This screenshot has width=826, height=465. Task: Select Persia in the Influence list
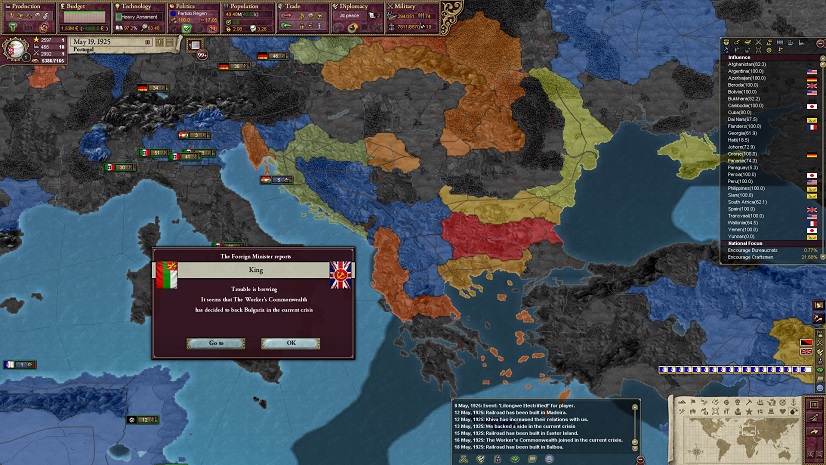[x=750, y=174]
